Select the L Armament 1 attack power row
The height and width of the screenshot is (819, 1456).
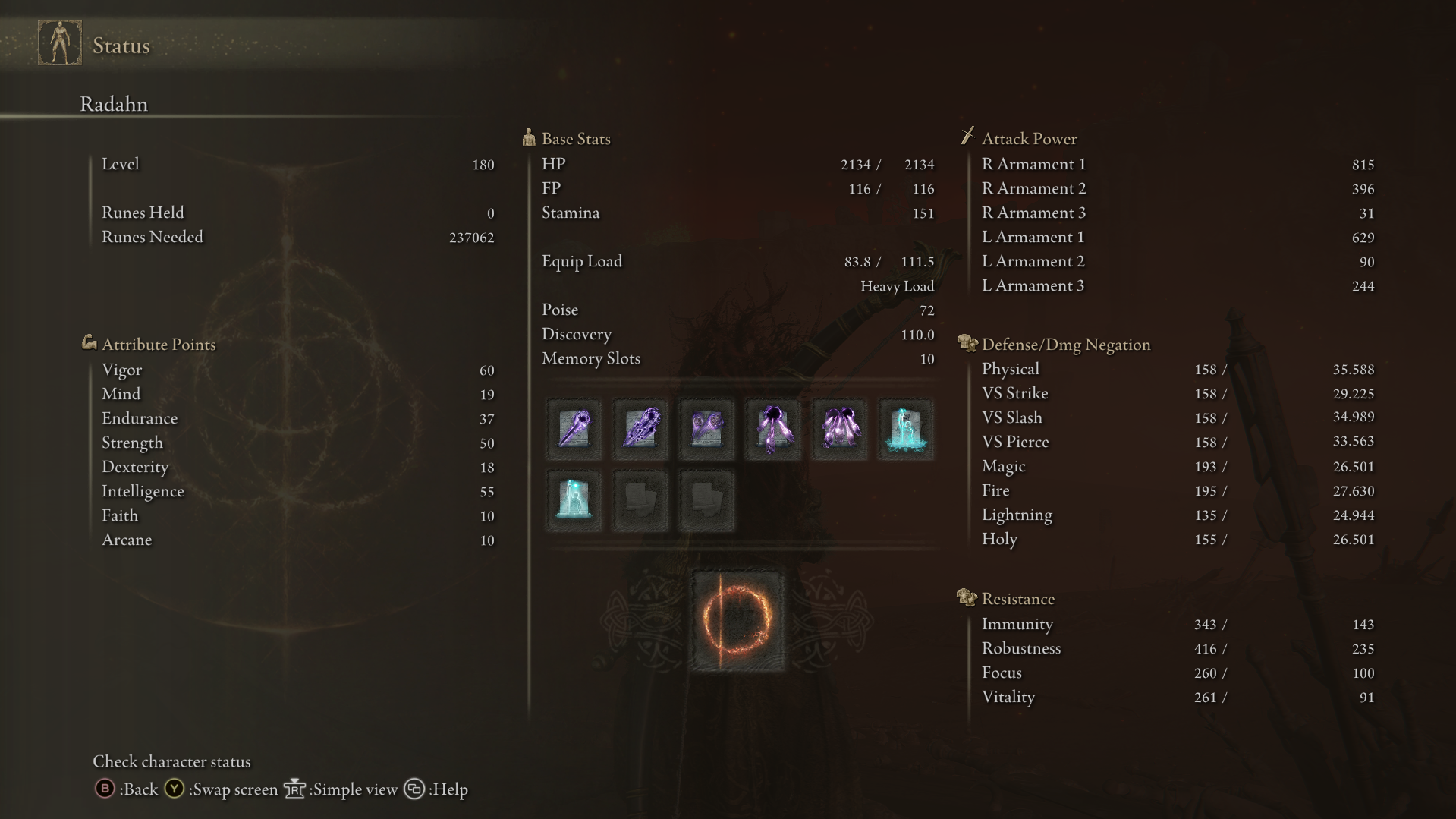pos(1177,237)
